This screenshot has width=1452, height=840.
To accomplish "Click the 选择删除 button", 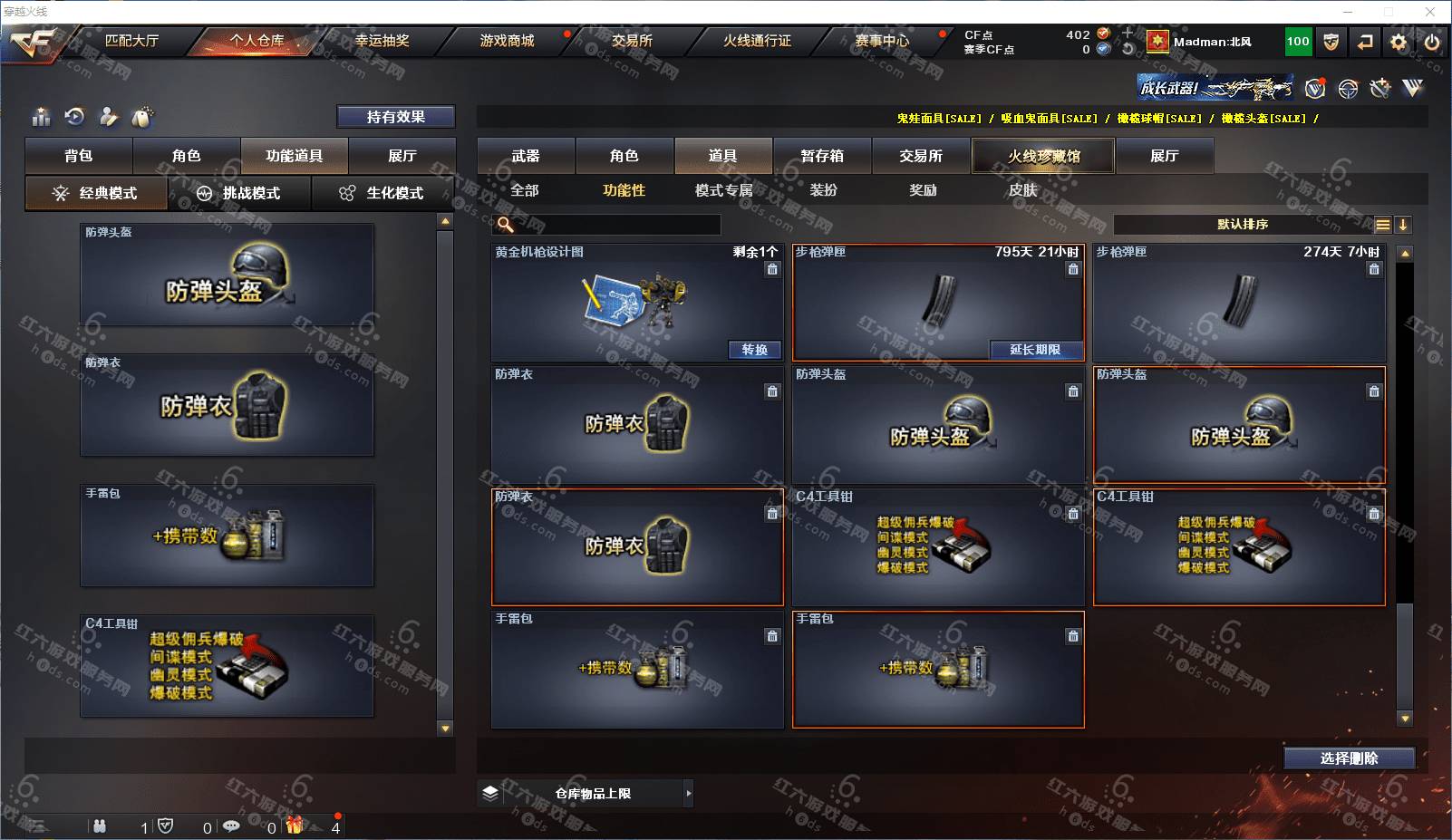I will [x=1349, y=758].
